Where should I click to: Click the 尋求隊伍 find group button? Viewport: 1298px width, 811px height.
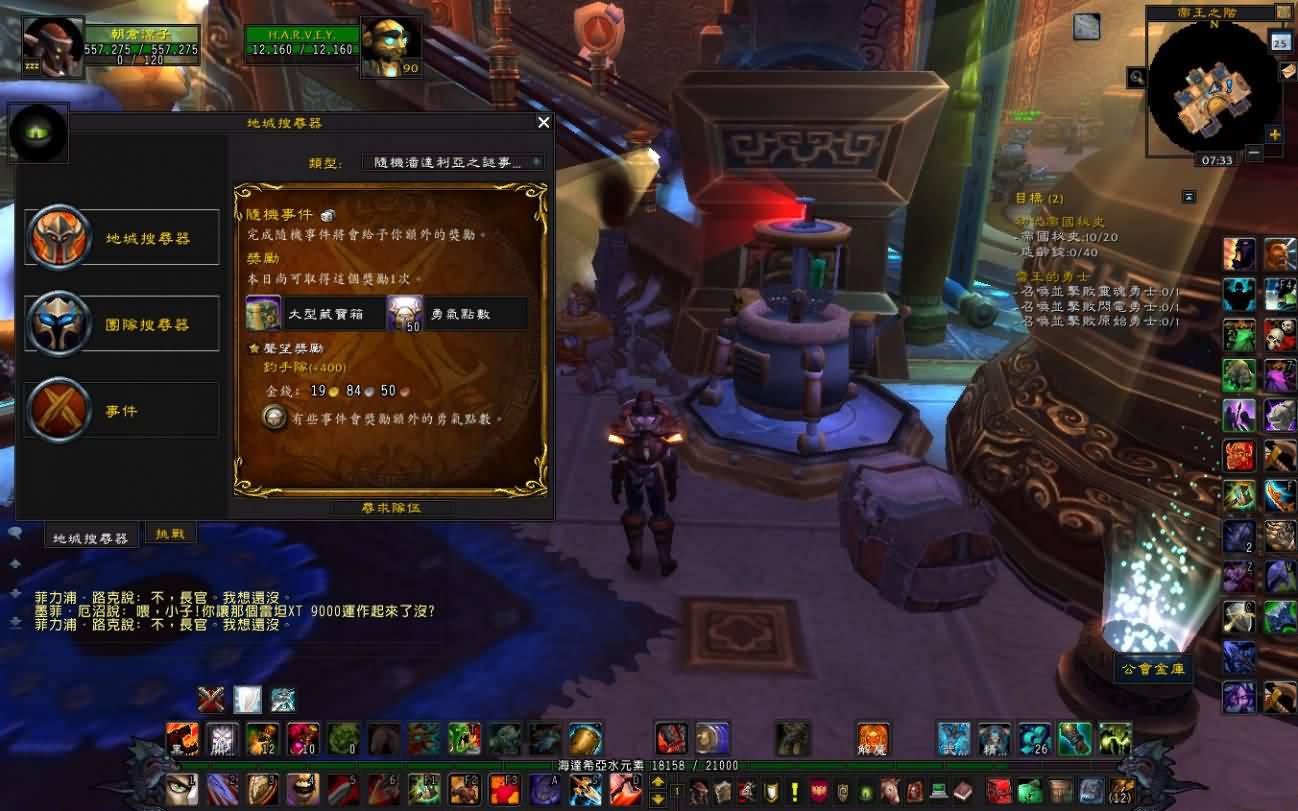tap(391, 508)
